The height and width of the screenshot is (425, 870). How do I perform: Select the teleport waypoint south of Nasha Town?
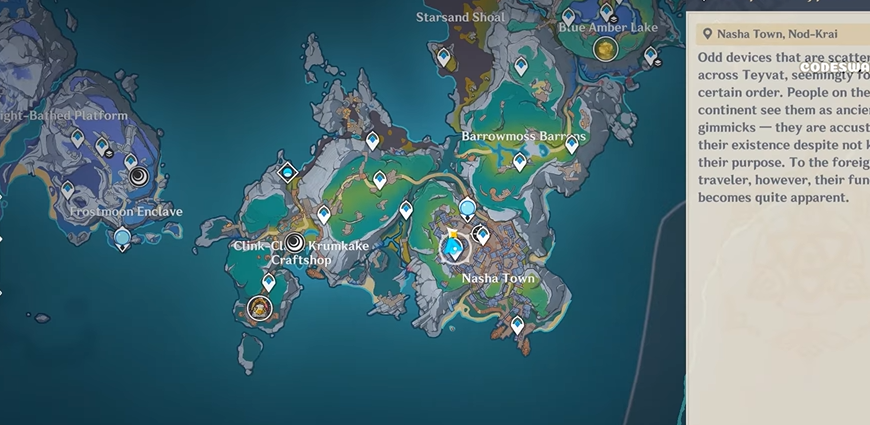pos(517,324)
